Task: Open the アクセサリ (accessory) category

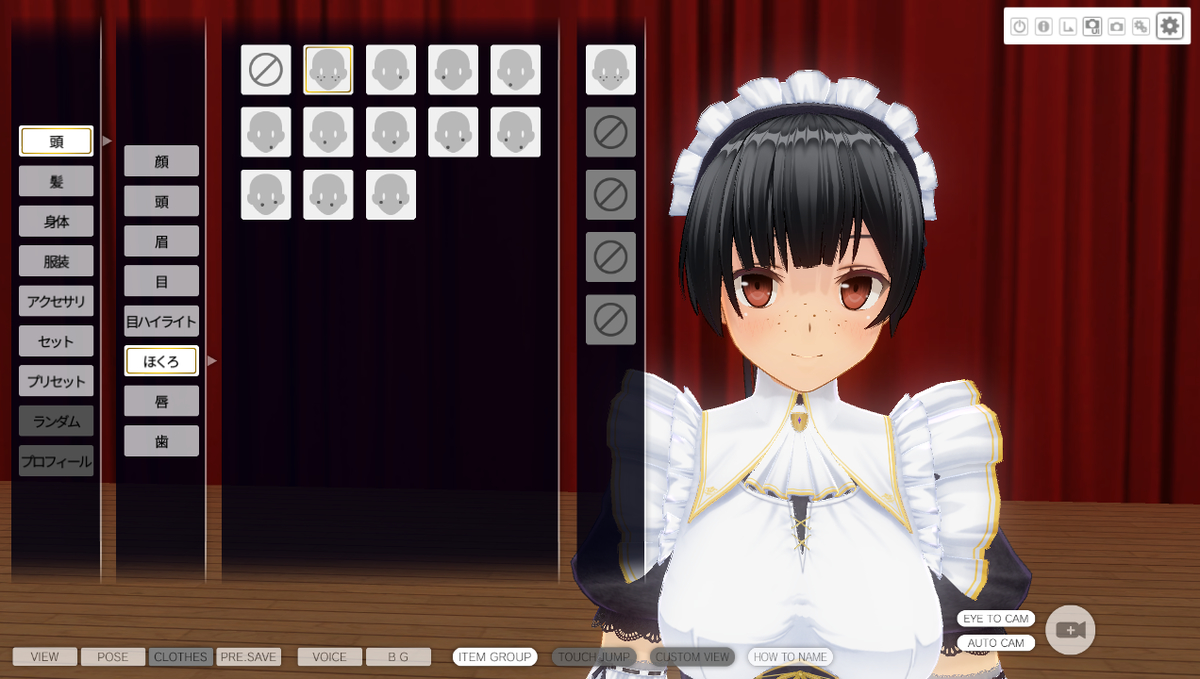Action: pyautogui.click(x=56, y=301)
